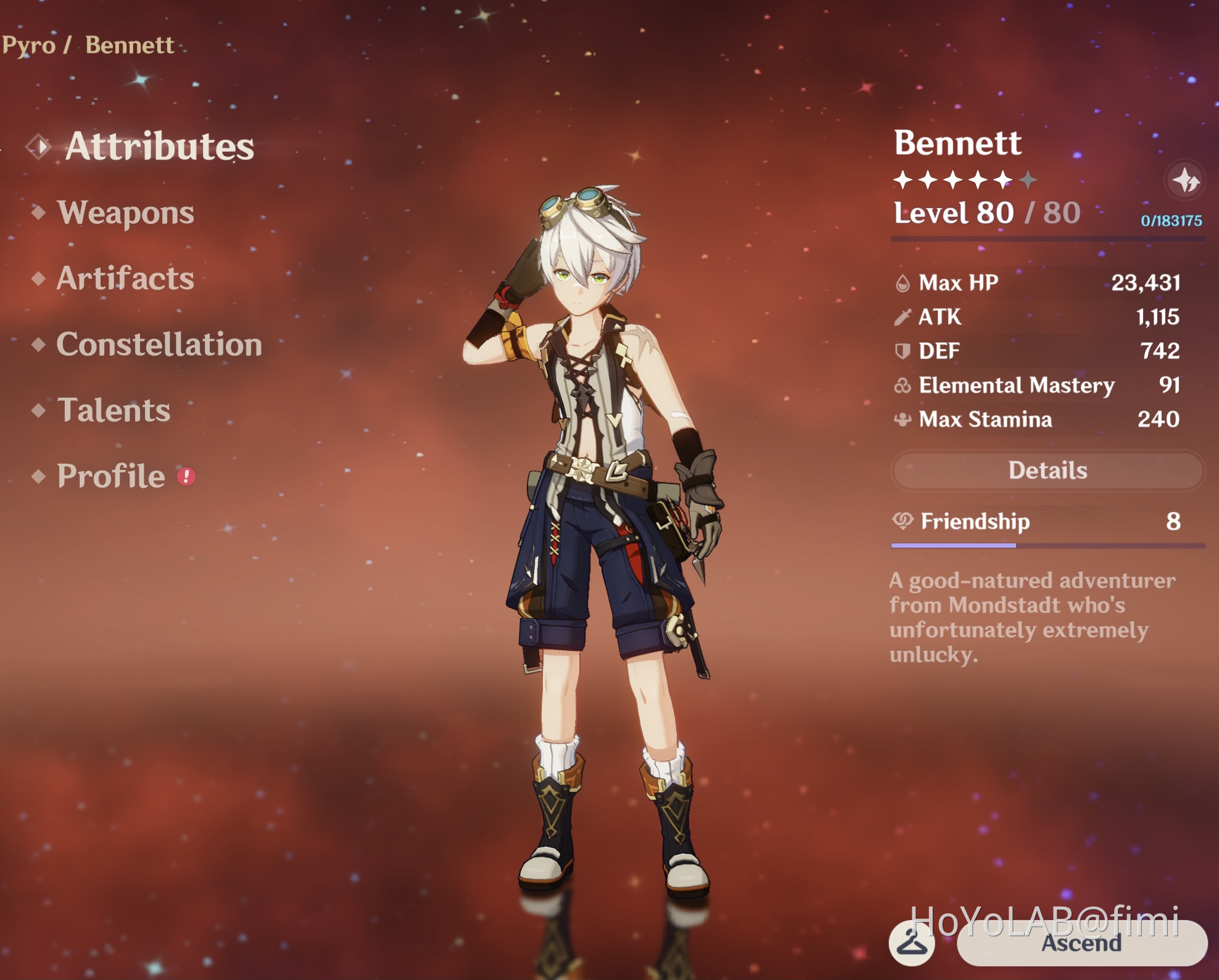Screen dimensions: 1219x980
Task: Click the Max Stamina icon
Action: tap(904, 421)
